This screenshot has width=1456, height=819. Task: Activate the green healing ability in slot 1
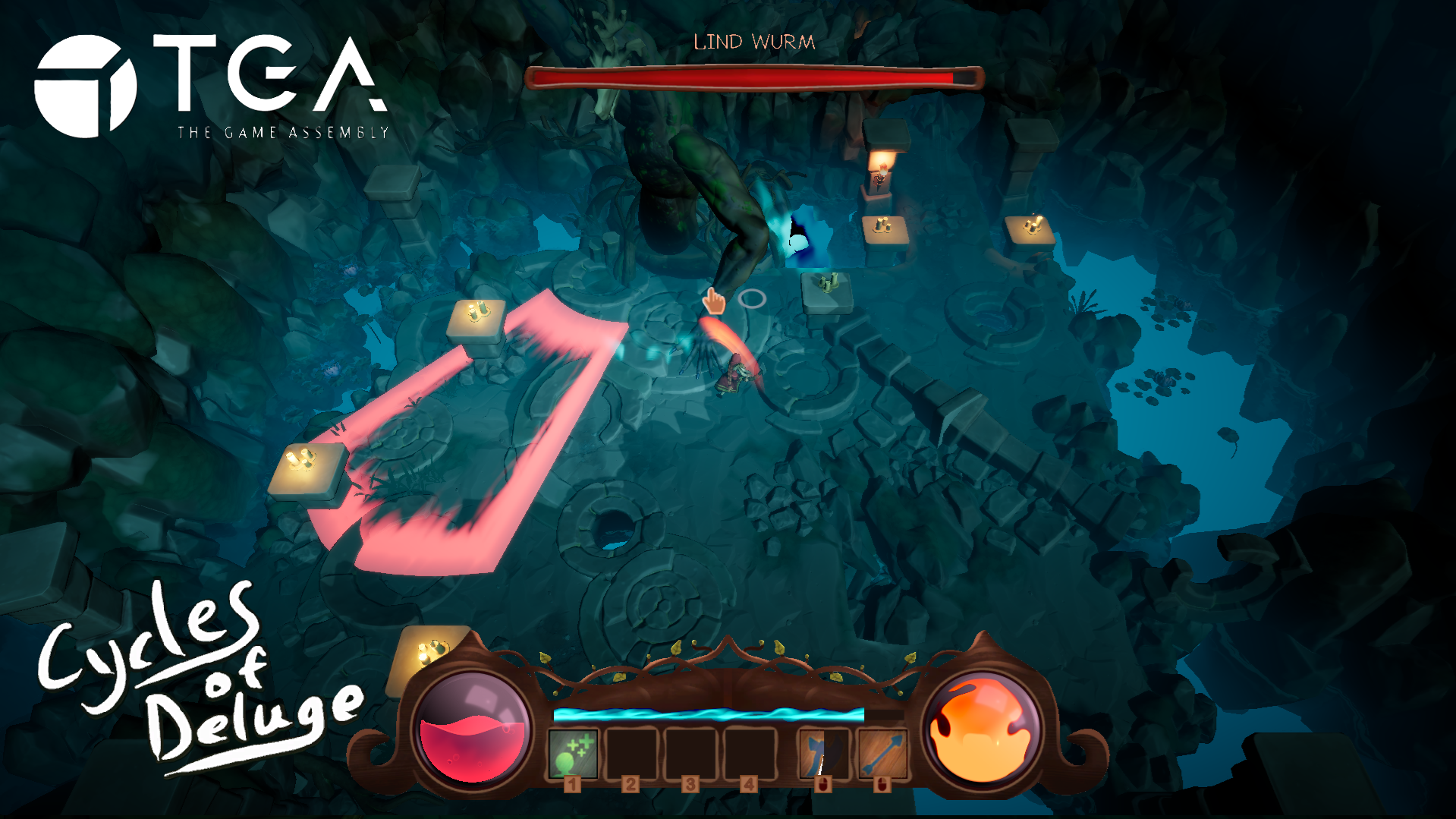tap(573, 753)
